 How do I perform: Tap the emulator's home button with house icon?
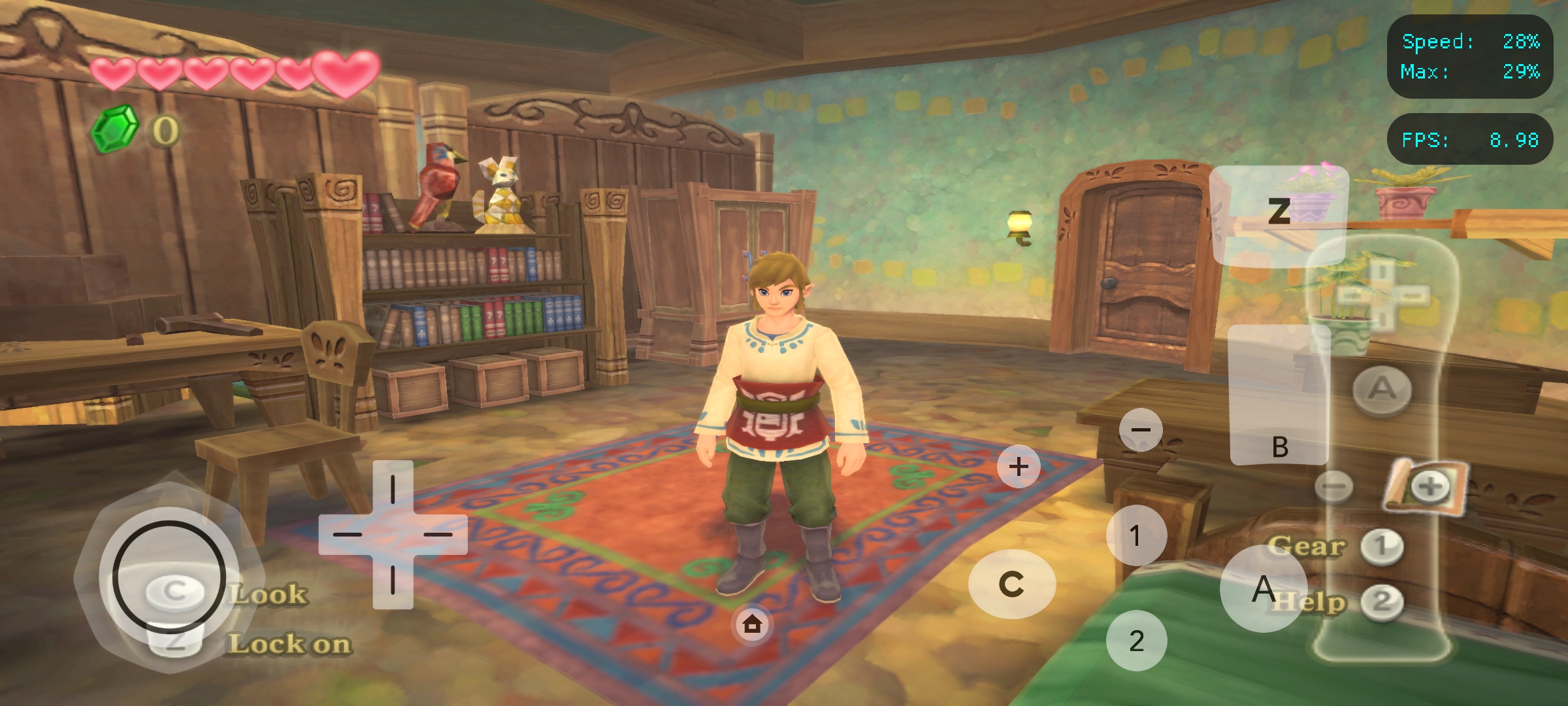coord(752,624)
